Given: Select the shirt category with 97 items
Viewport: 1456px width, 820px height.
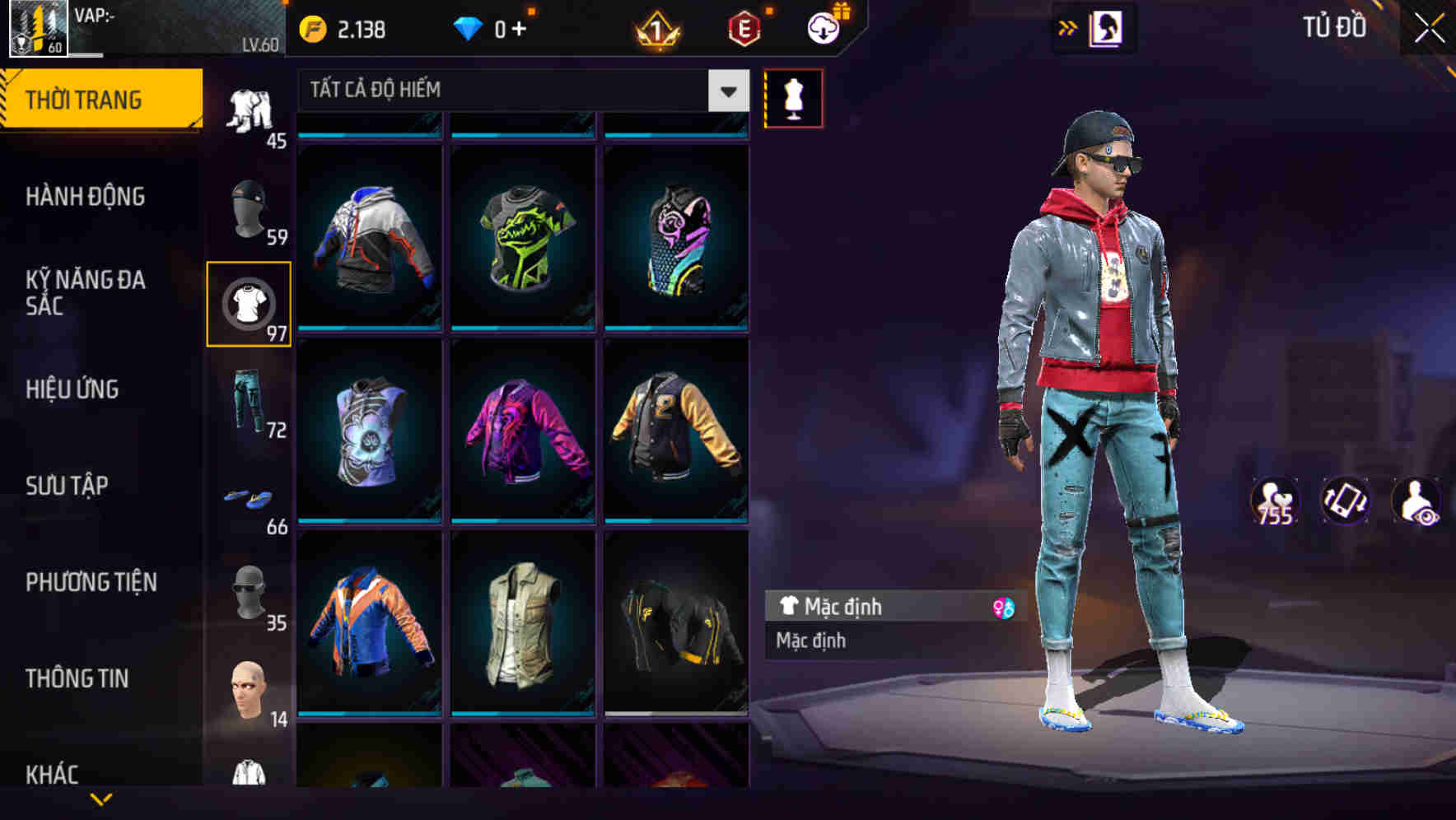Looking at the screenshot, I should (x=250, y=302).
